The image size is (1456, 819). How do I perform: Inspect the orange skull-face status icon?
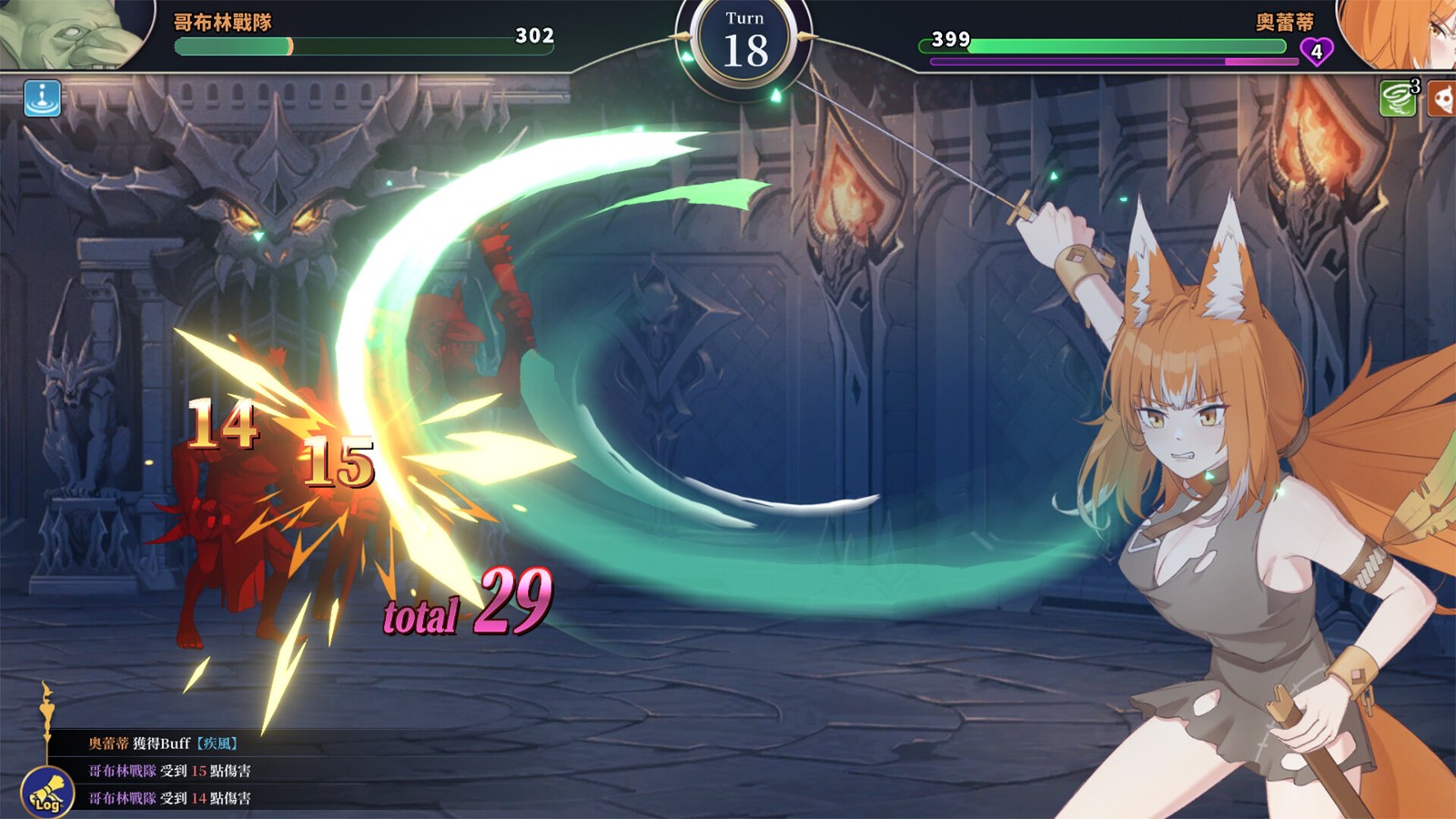click(x=1442, y=98)
